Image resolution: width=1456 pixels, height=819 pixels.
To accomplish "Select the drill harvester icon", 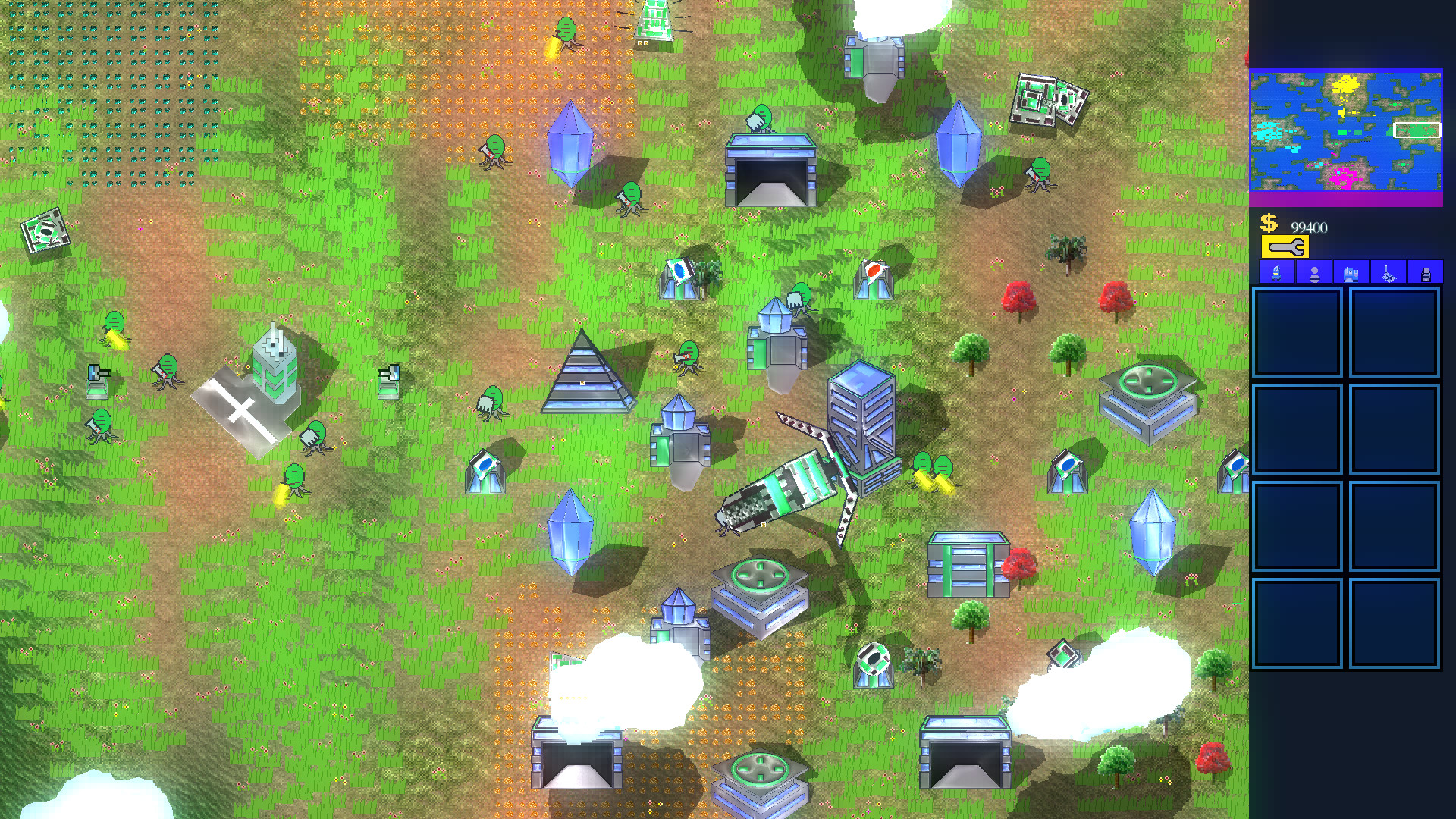I will 1388,275.
